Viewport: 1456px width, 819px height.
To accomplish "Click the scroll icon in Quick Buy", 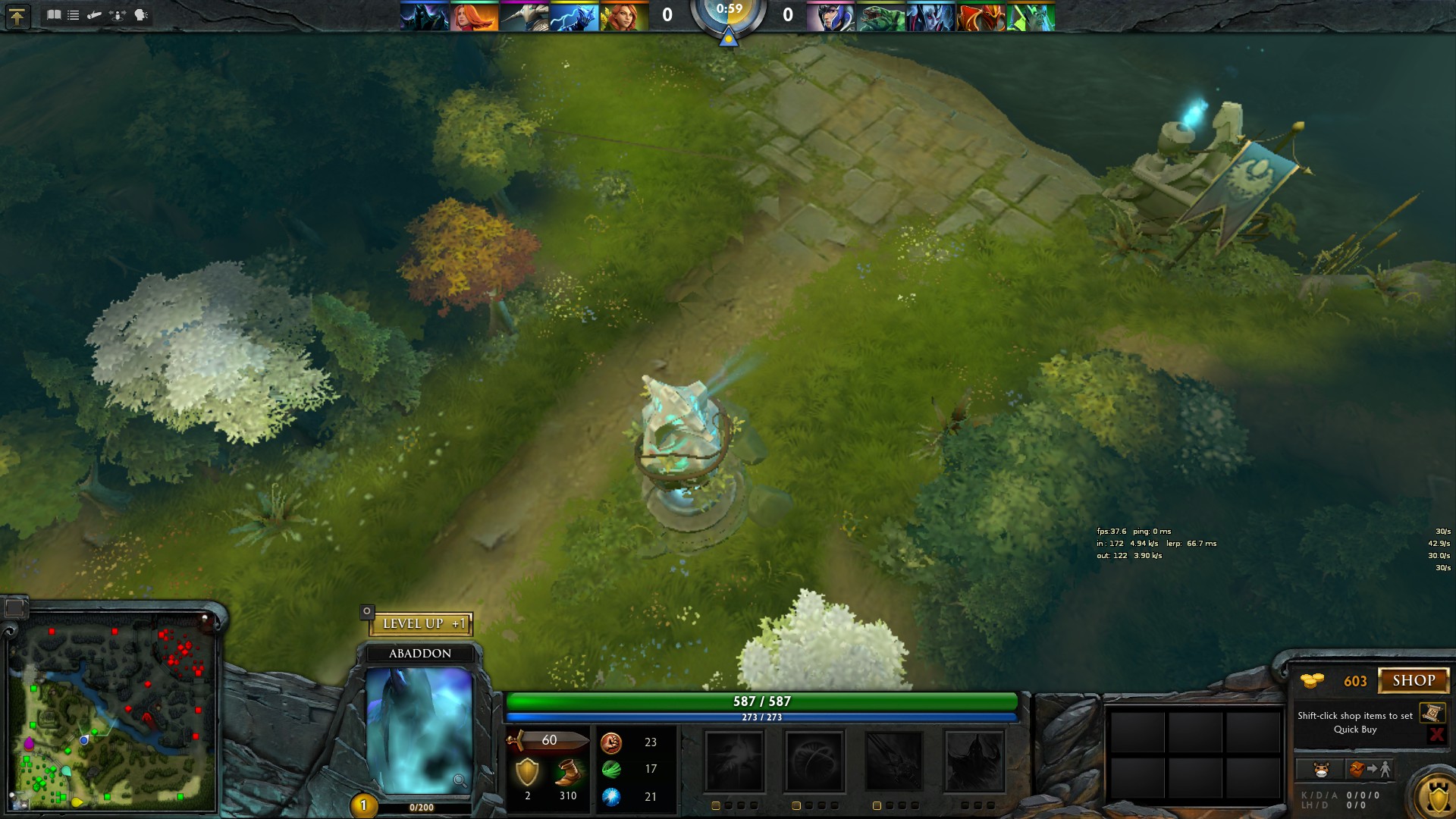I will coord(1432,713).
